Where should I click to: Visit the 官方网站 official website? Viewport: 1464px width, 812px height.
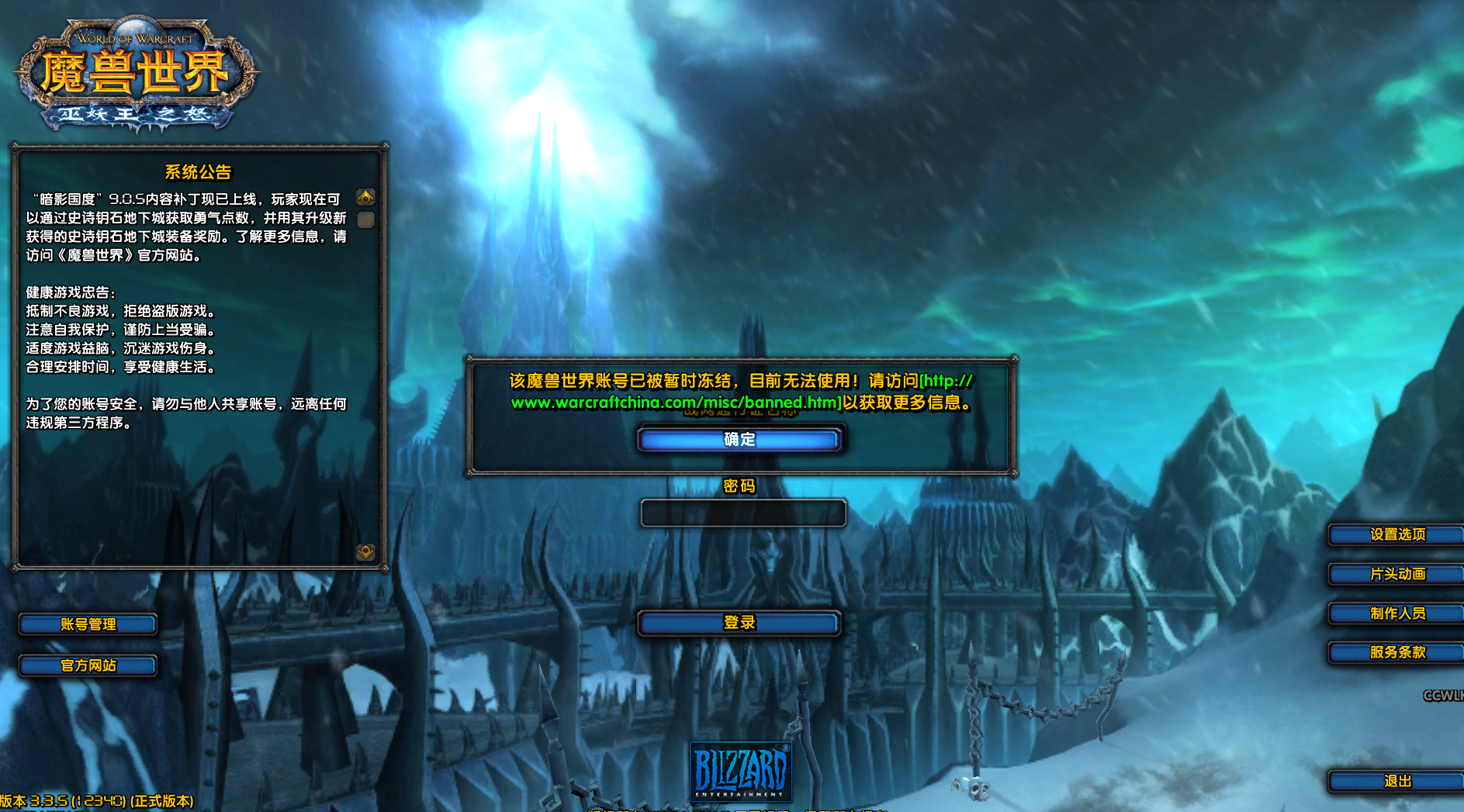tap(88, 665)
